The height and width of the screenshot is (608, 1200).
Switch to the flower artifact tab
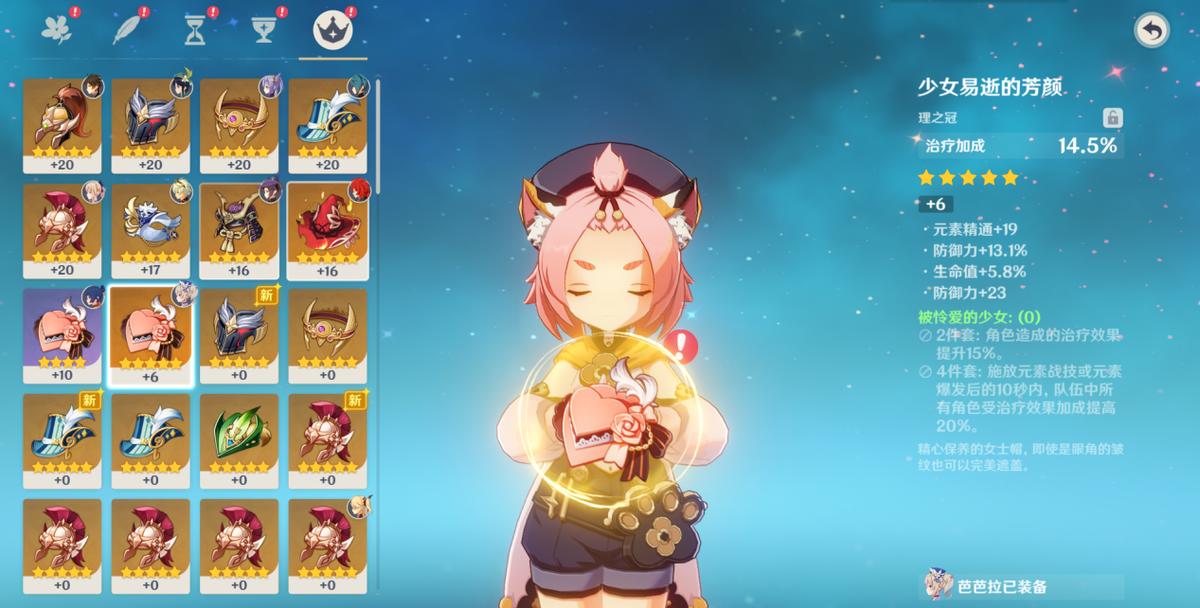(x=55, y=29)
